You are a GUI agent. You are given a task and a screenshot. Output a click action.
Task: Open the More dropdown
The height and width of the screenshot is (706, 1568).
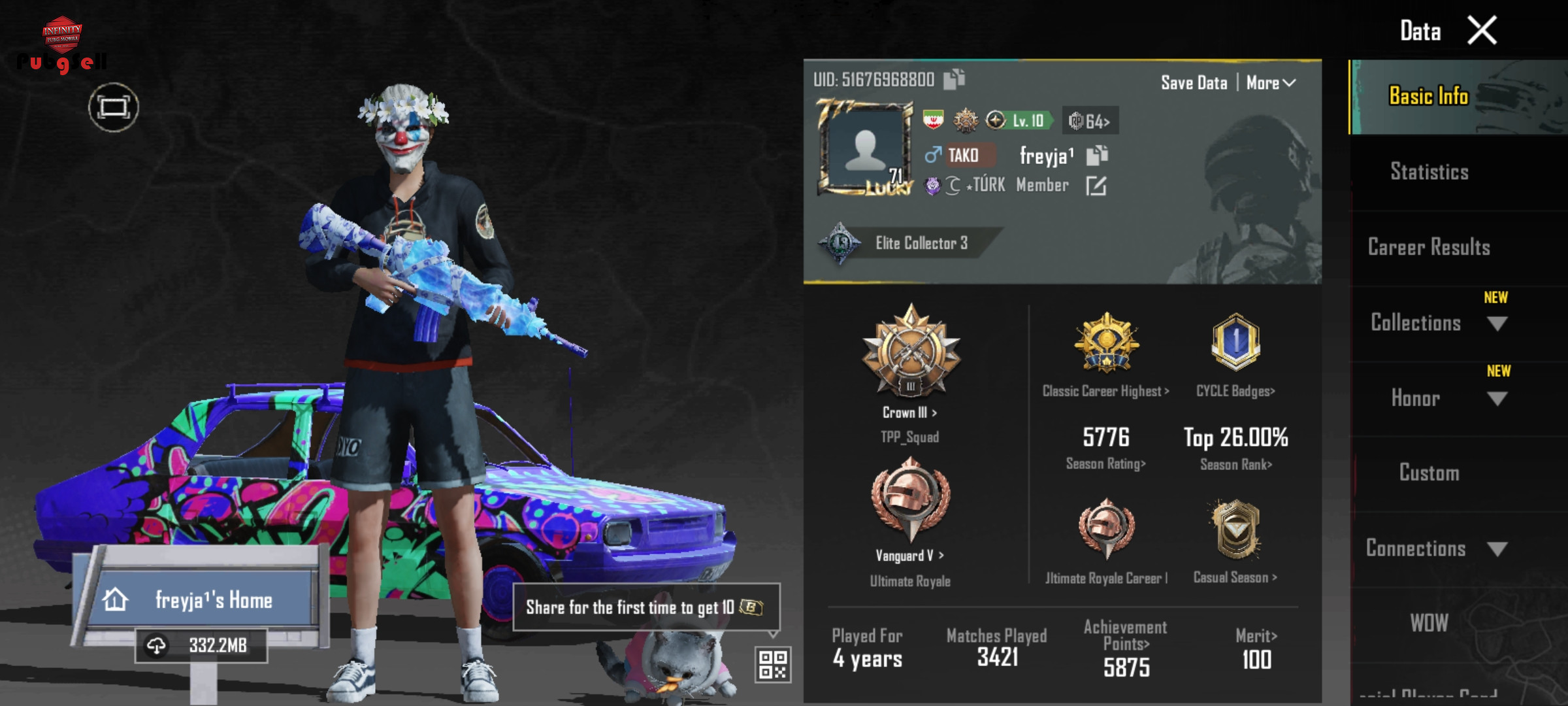(1270, 83)
